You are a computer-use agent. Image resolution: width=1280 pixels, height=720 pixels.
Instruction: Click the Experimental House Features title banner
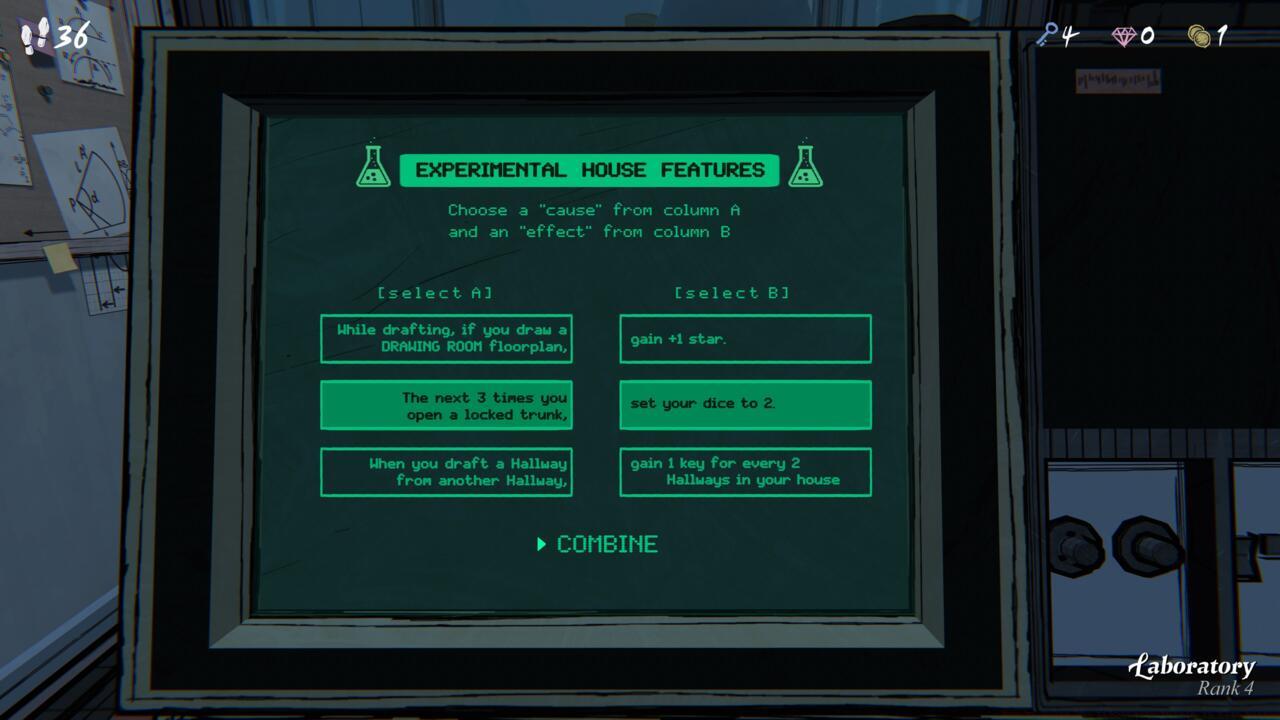click(590, 169)
